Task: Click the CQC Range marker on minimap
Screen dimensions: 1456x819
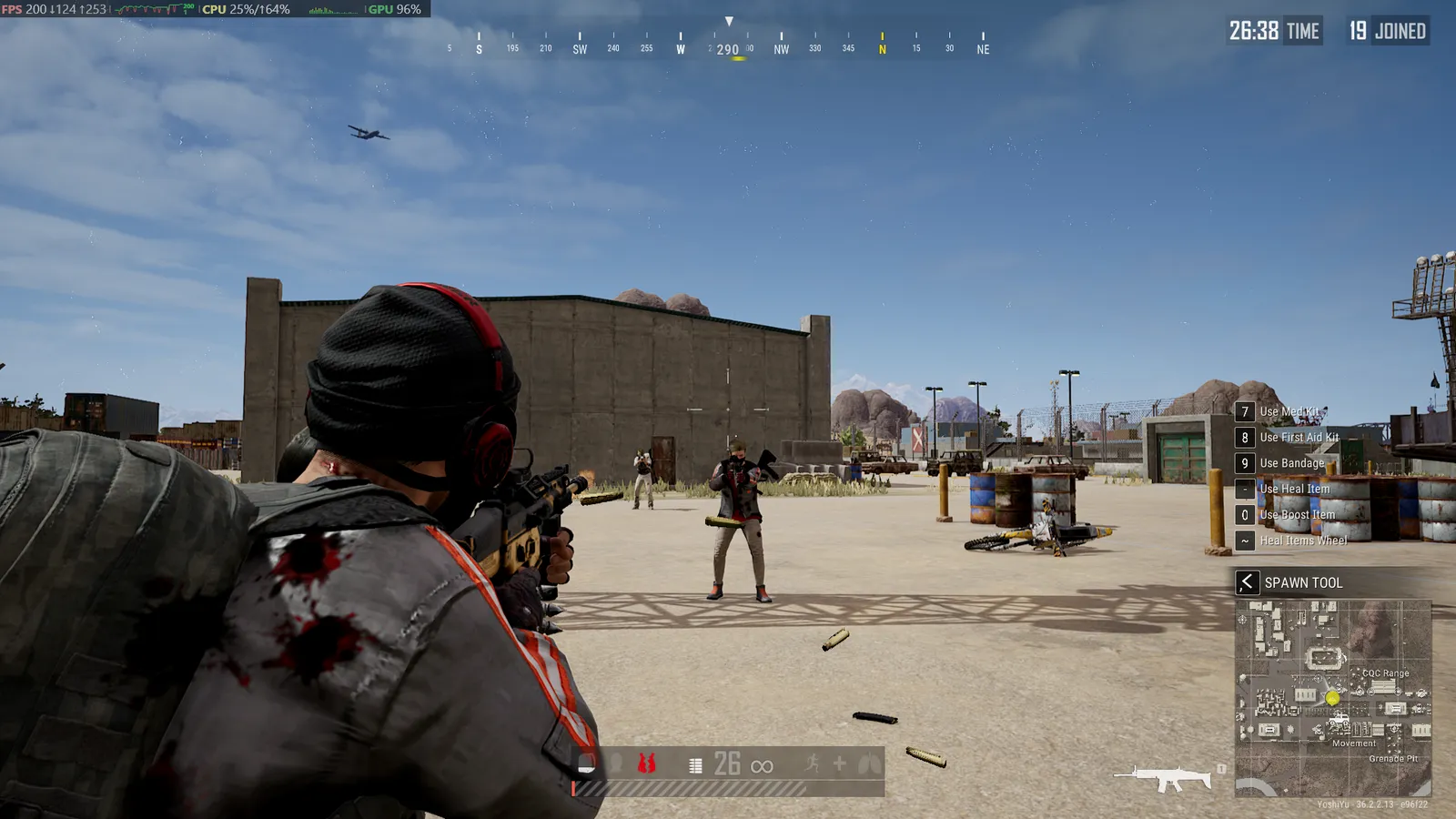Action: click(1385, 673)
